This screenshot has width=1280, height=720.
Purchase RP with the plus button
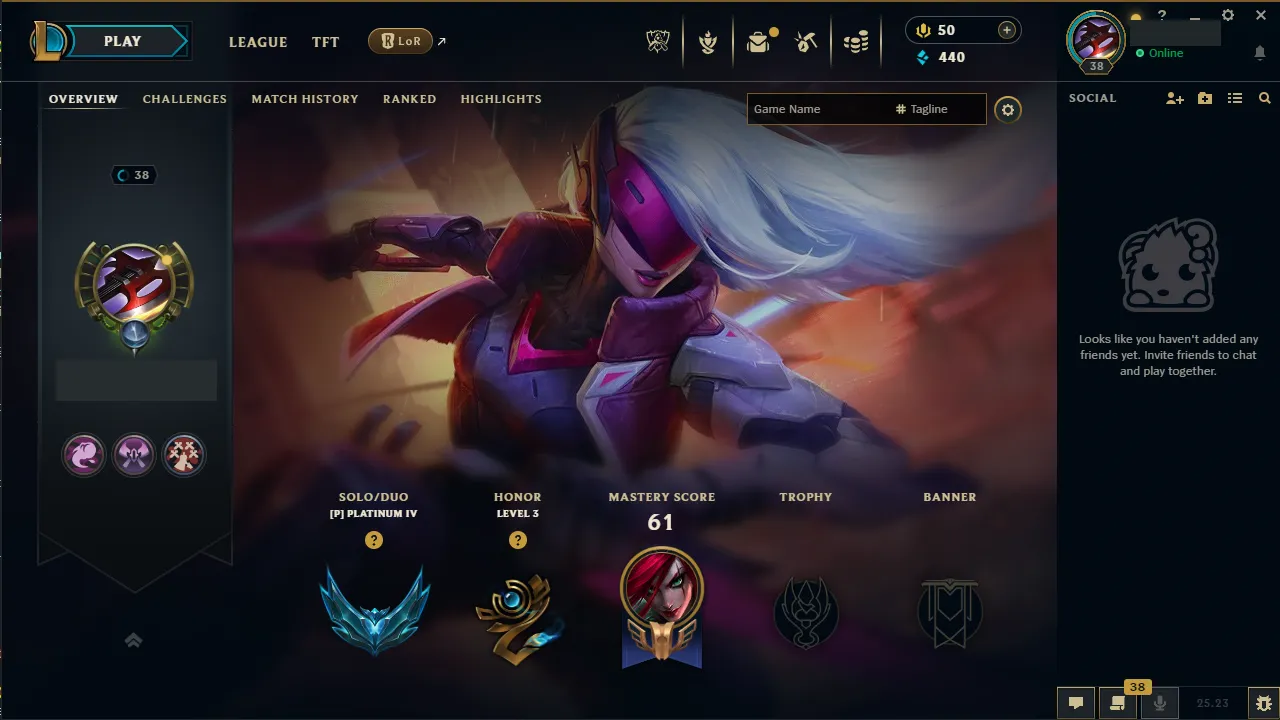point(1007,29)
